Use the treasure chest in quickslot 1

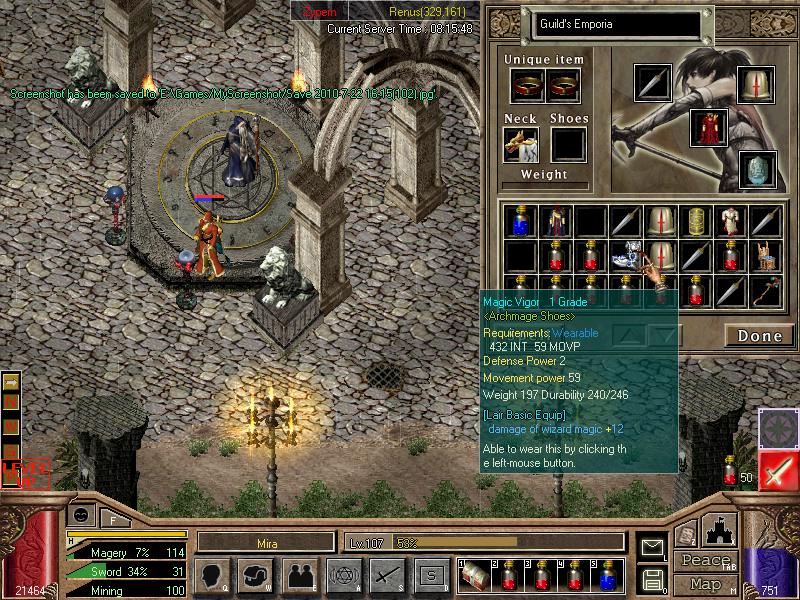pyautogui.click(x=474, y=576)
